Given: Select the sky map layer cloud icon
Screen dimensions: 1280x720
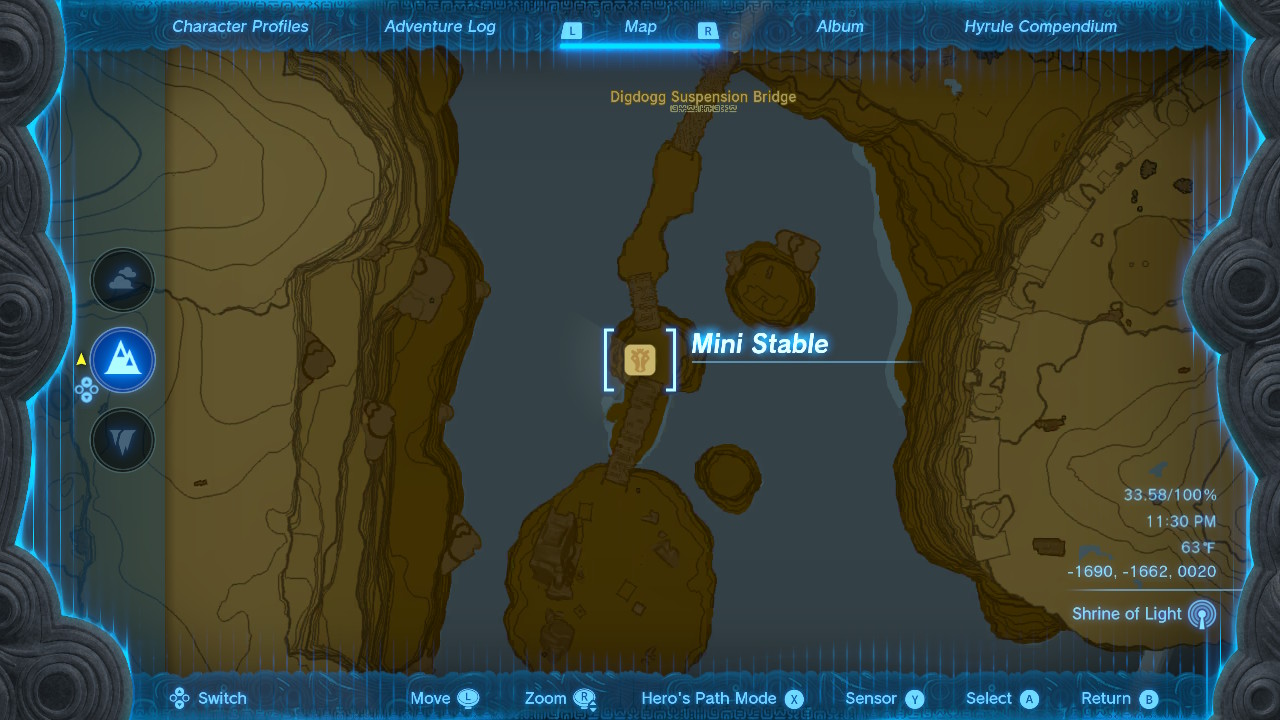Looking at the screenshot, I should [x=122, y=280].
